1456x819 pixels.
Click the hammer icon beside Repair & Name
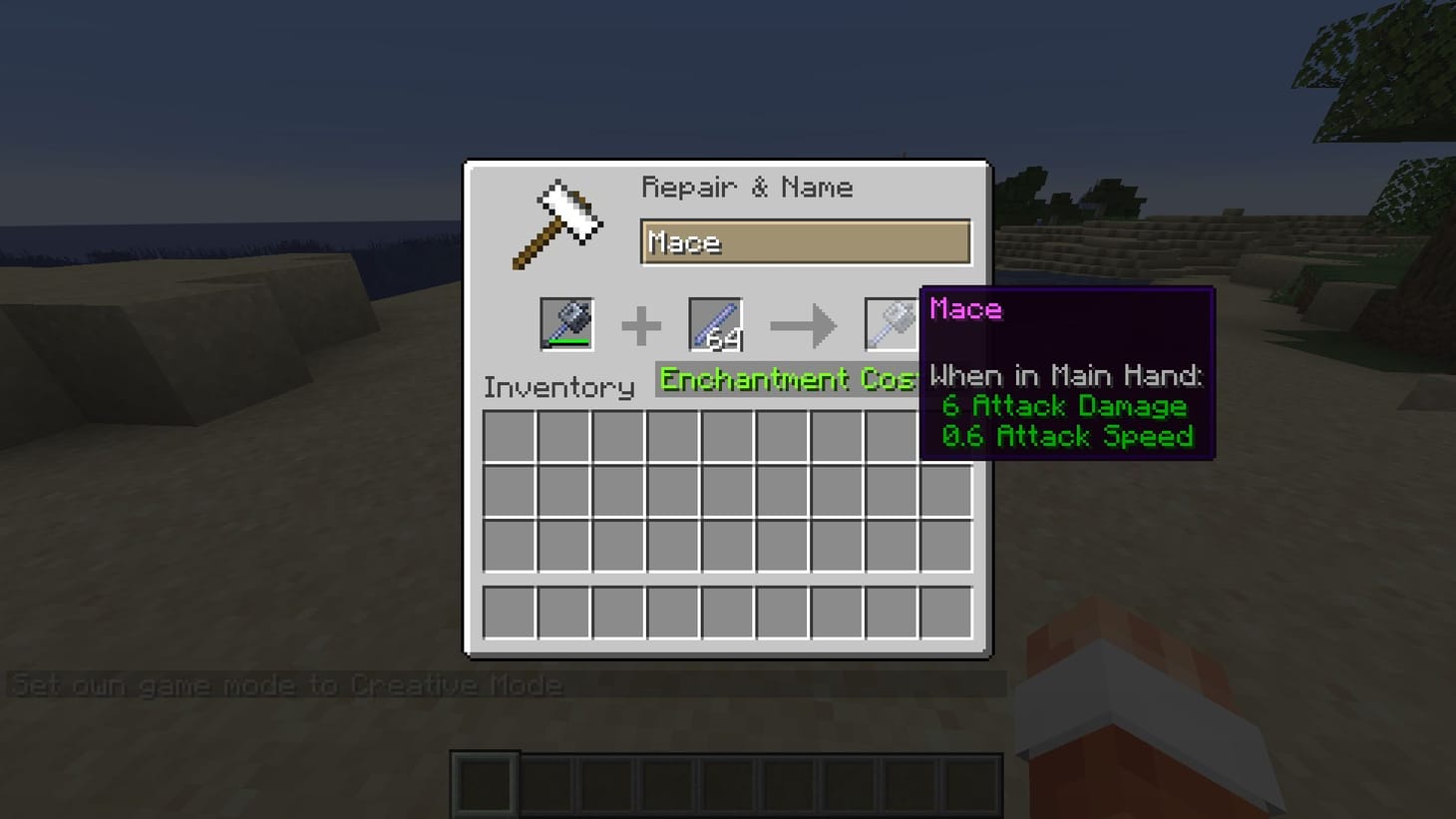pos(556,221)
